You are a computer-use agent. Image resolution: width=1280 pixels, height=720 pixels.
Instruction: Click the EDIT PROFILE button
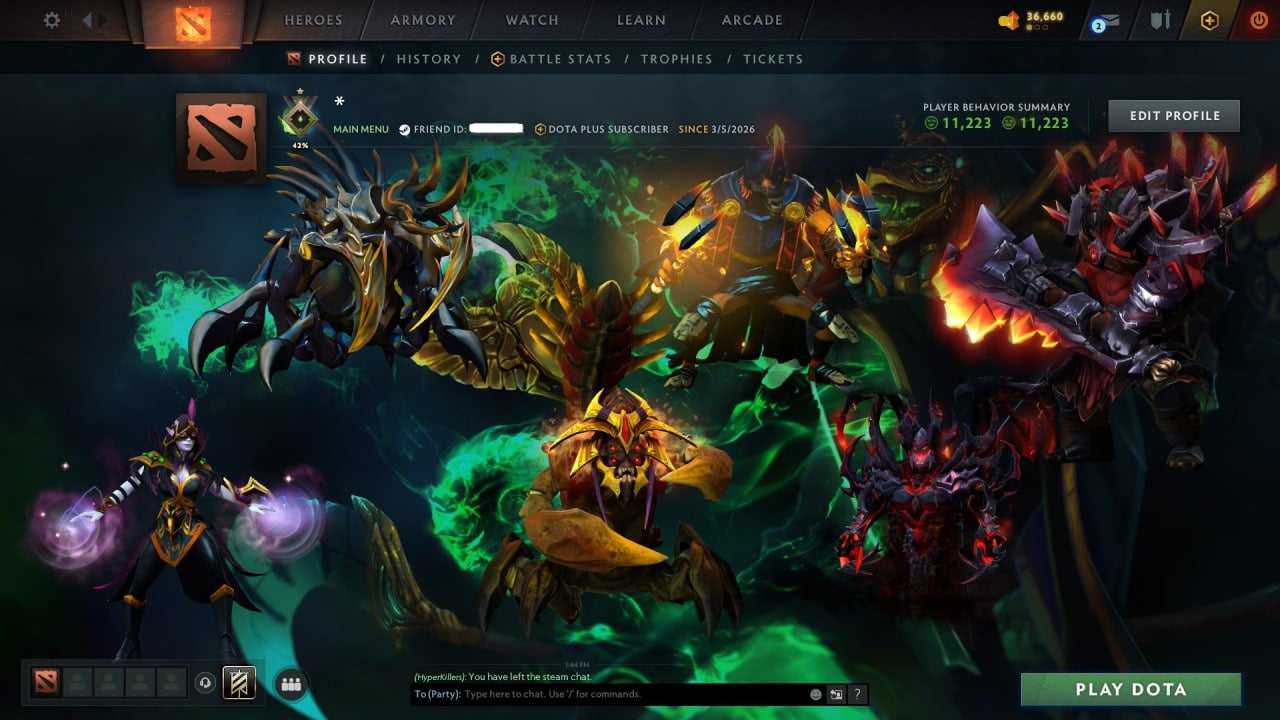tap(1174, 115)
